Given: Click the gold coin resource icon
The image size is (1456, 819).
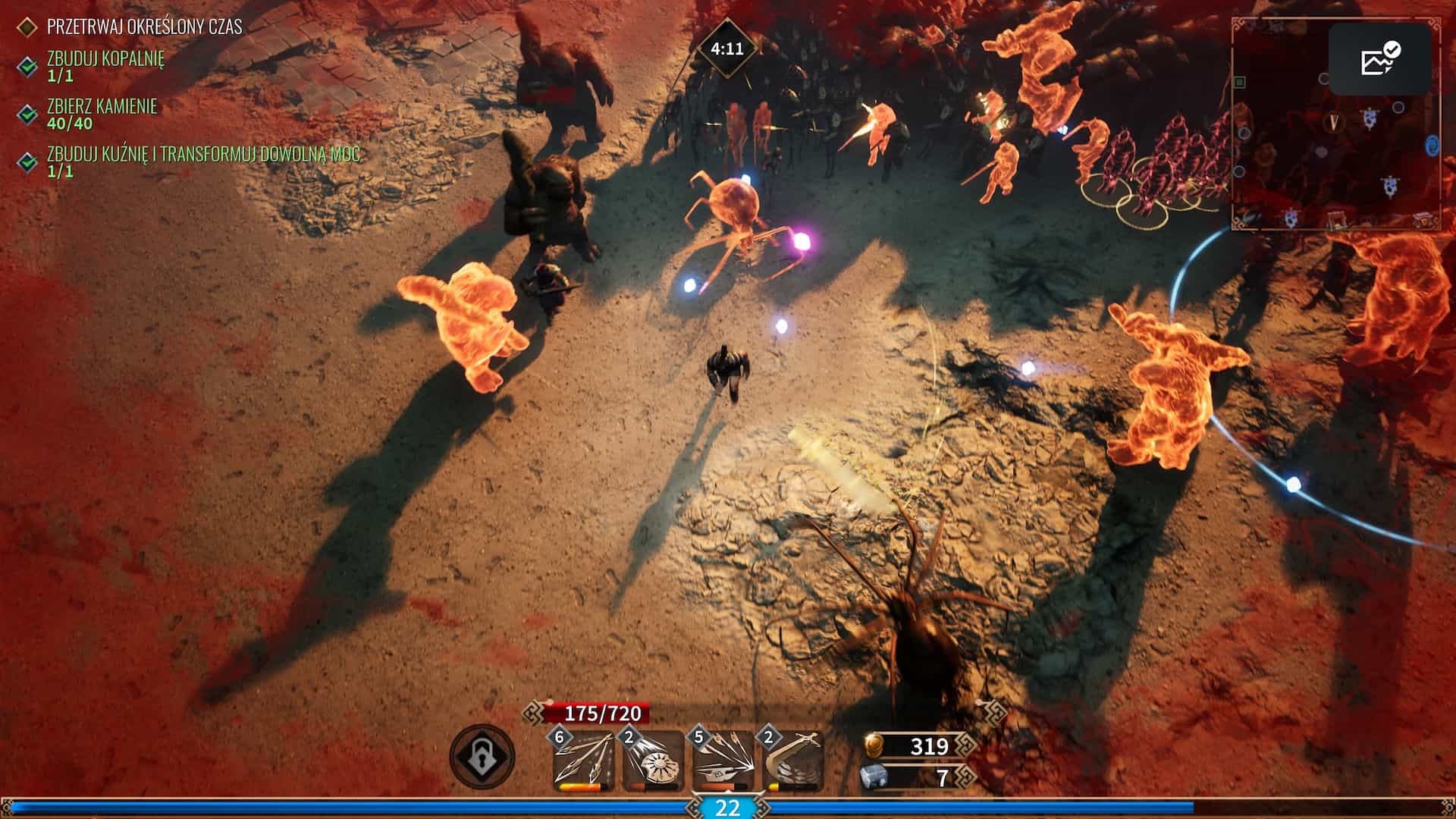Looking at the screenshot, I should pyautogui.click(x=874, y=745).
